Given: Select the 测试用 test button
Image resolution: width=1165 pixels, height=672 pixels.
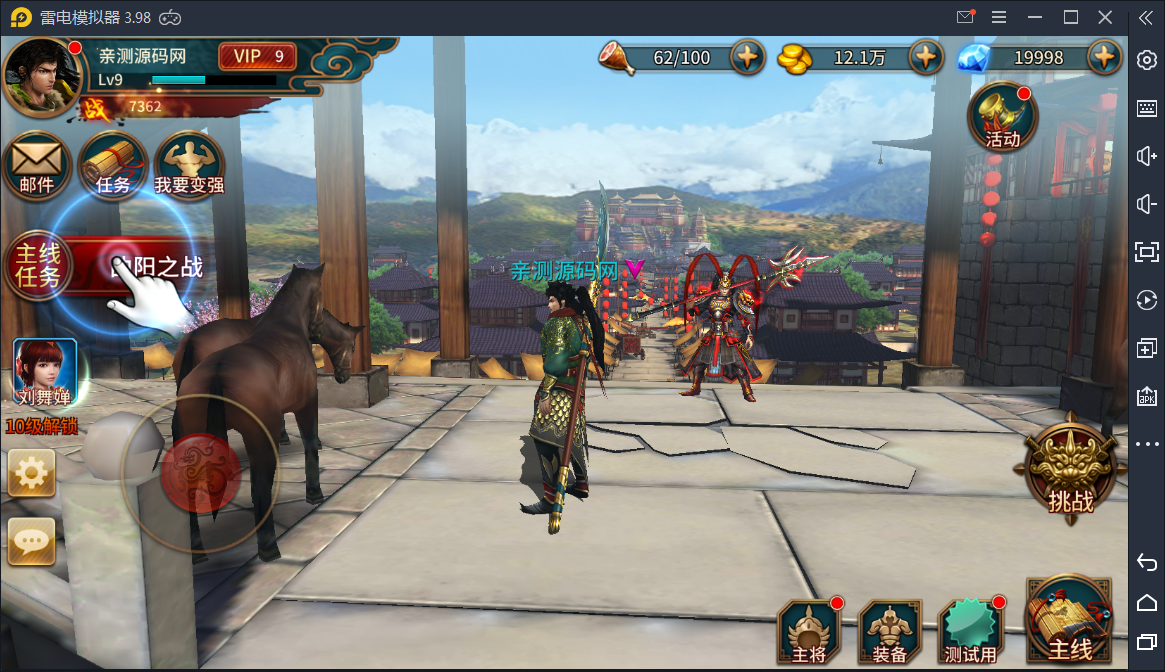Looking at the screenshot, I should (970, 632).
